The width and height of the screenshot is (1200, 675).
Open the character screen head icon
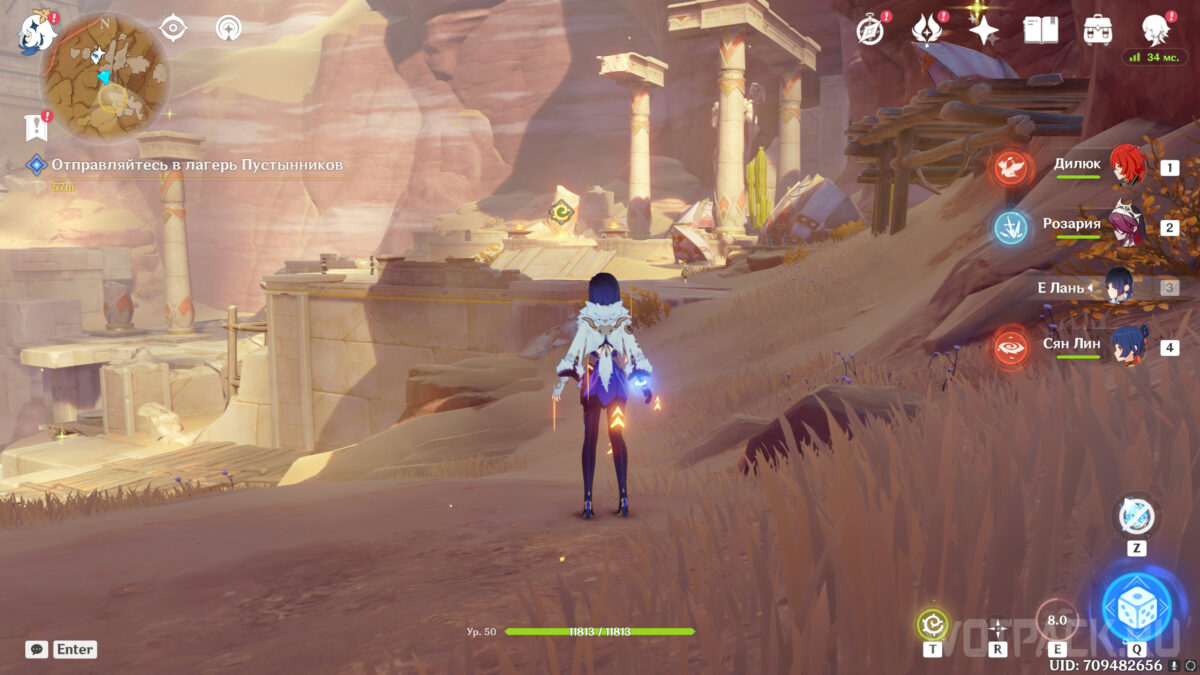(x=1155, y=29)
